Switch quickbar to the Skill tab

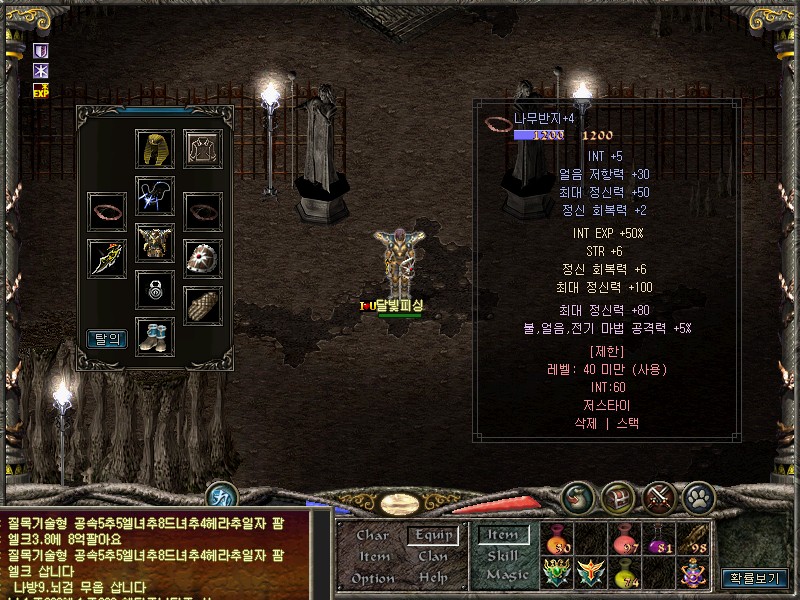502,556
